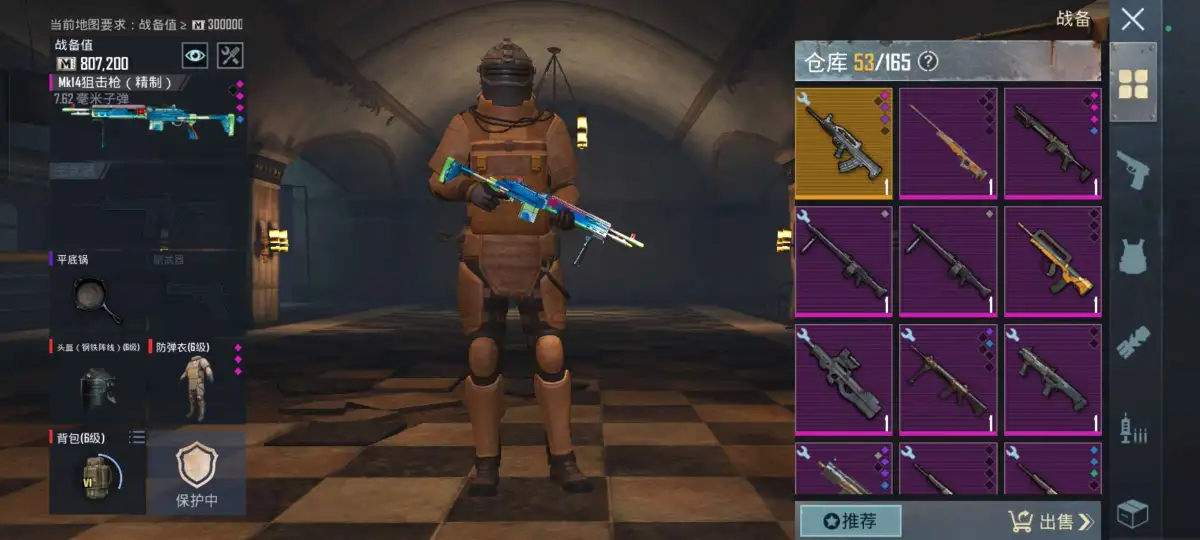Close the loadout screen with the X
The height and width of the screenshot is (540, 1200).
1133,19
